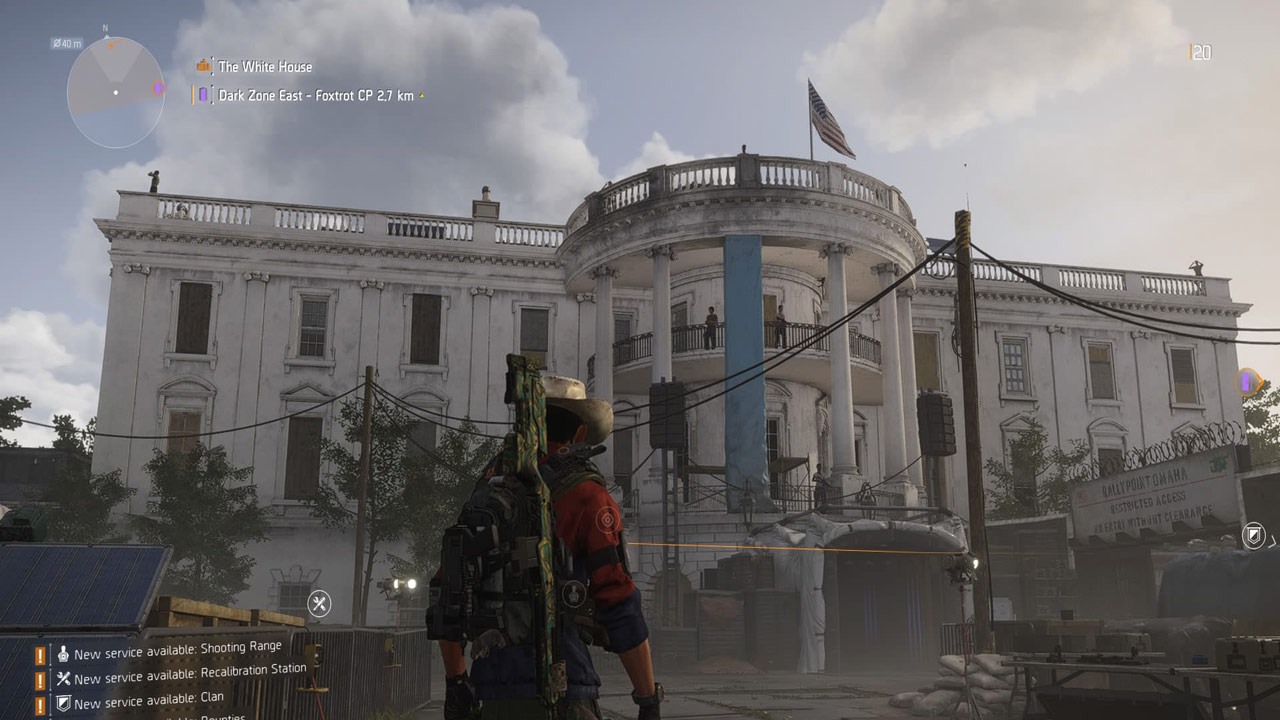Screen dimensions: 1280x720
Task: Open the circular minimap
Action: (116, 93)
